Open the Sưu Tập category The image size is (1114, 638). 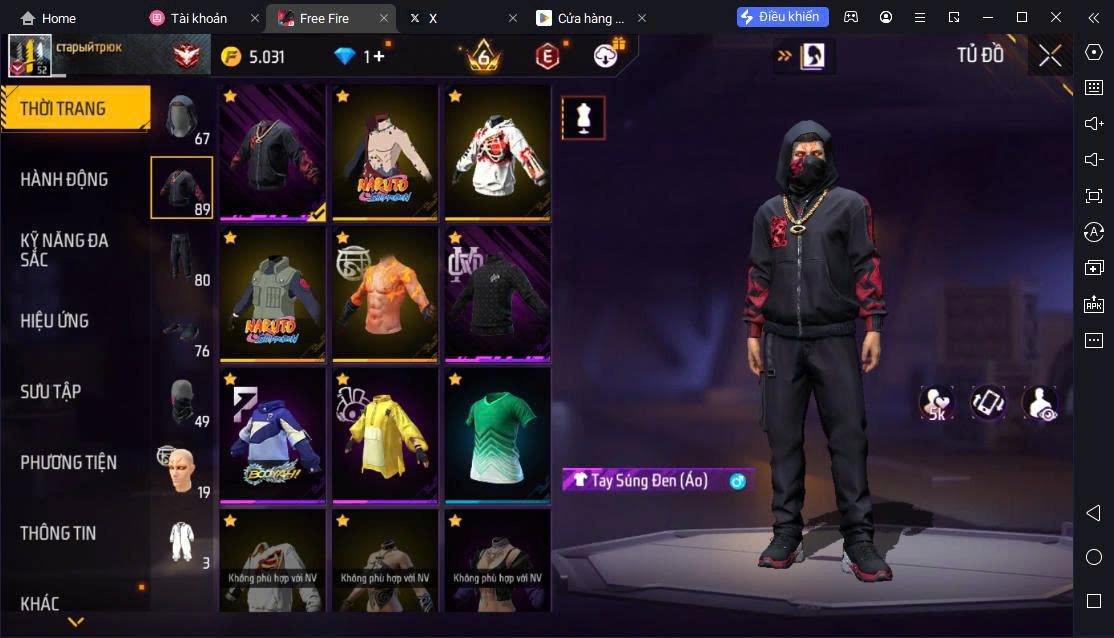(x=51, y=392)
